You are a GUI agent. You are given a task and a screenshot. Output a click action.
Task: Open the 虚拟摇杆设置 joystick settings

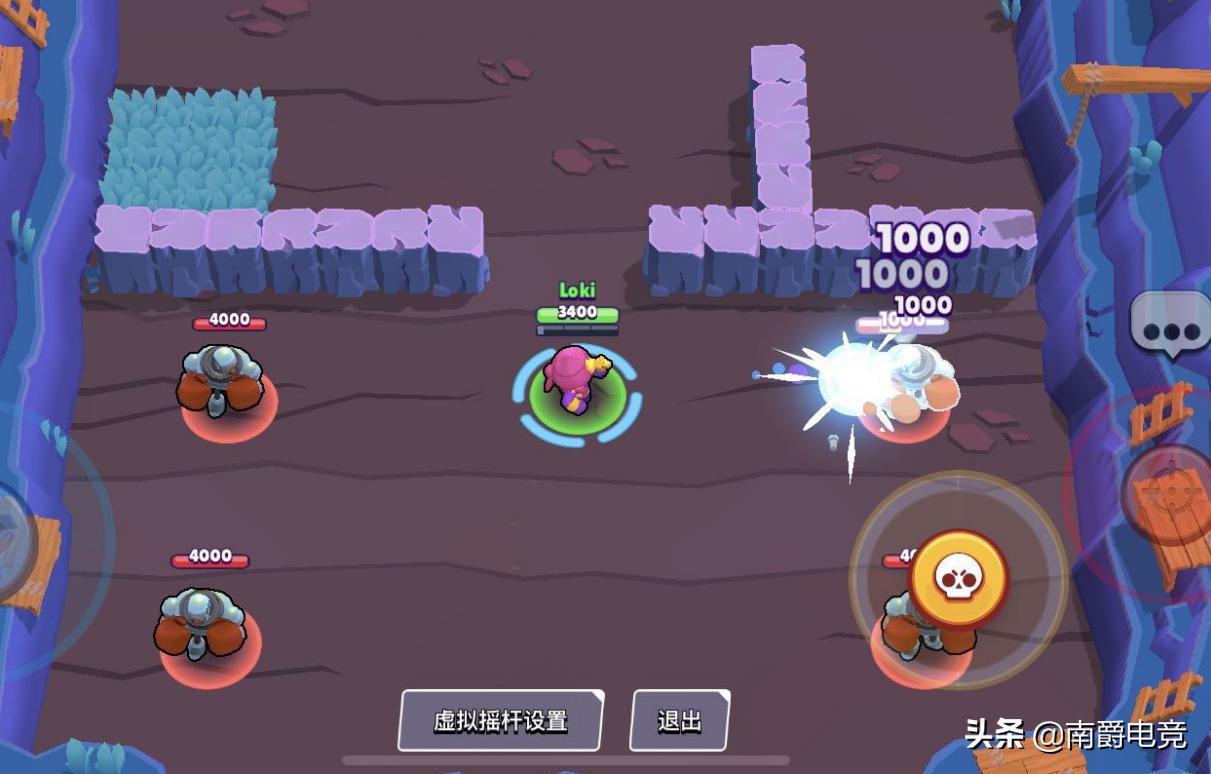(500, 720)
